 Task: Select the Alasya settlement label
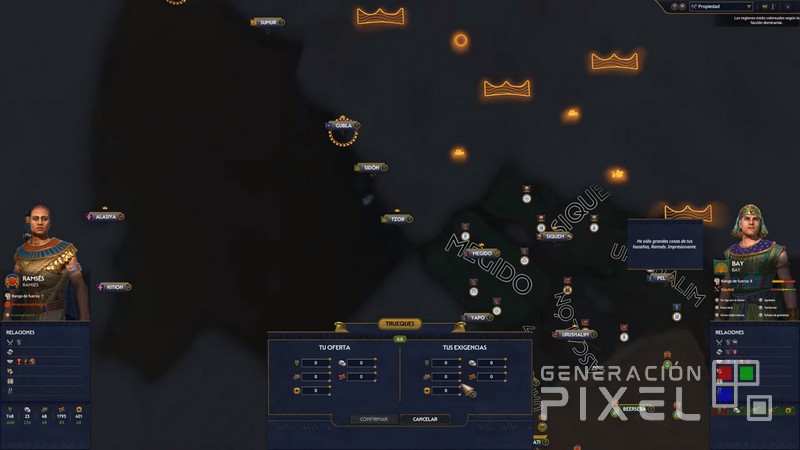[106, 216]
